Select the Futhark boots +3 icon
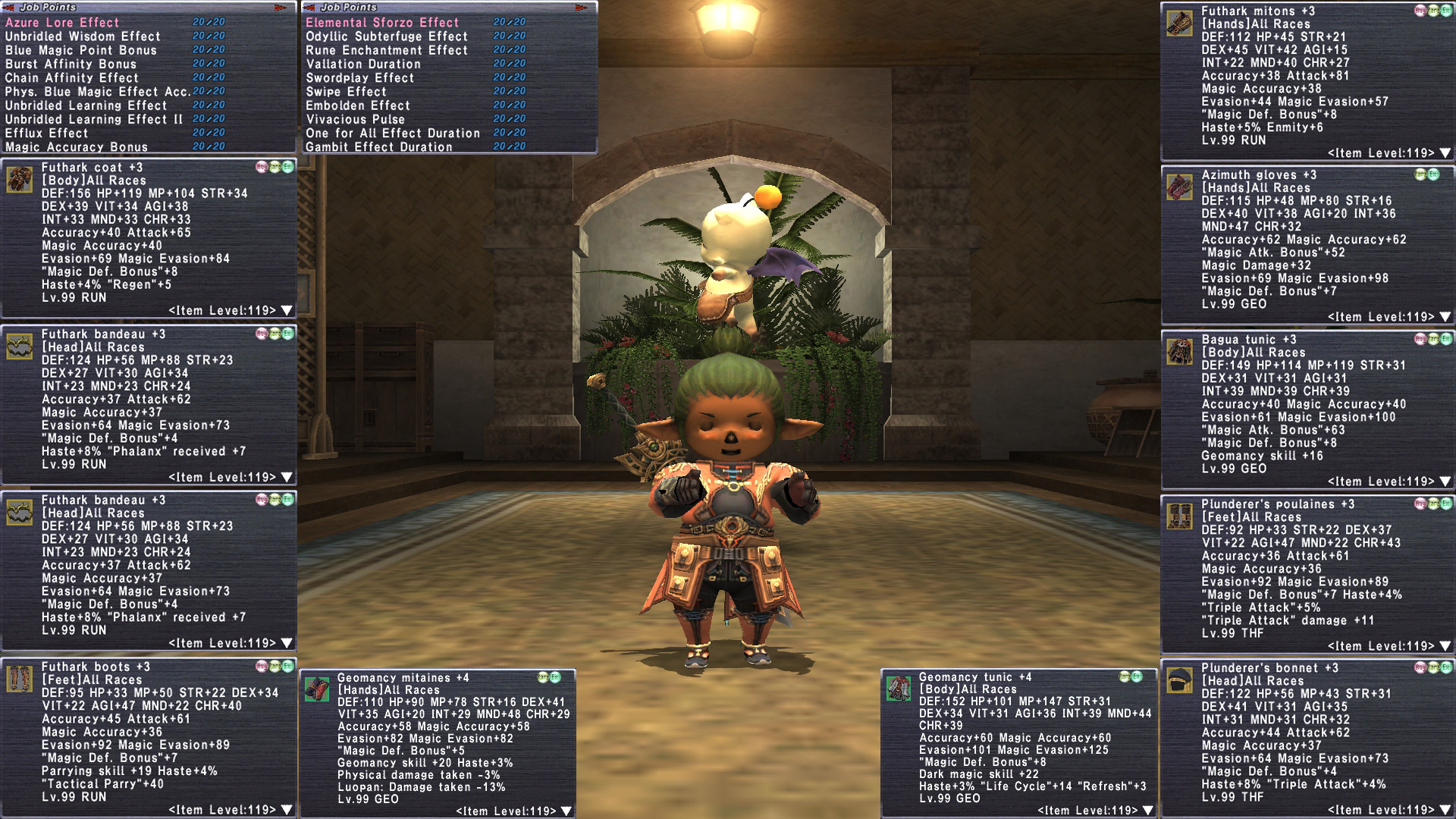Viewport: 1456px width, 819px height. click(x=19, y=679)
